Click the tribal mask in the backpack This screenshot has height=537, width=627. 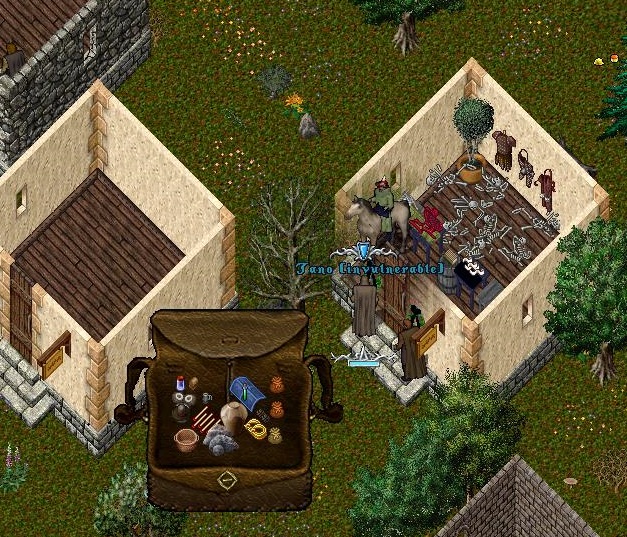click(x=183, y=405)
